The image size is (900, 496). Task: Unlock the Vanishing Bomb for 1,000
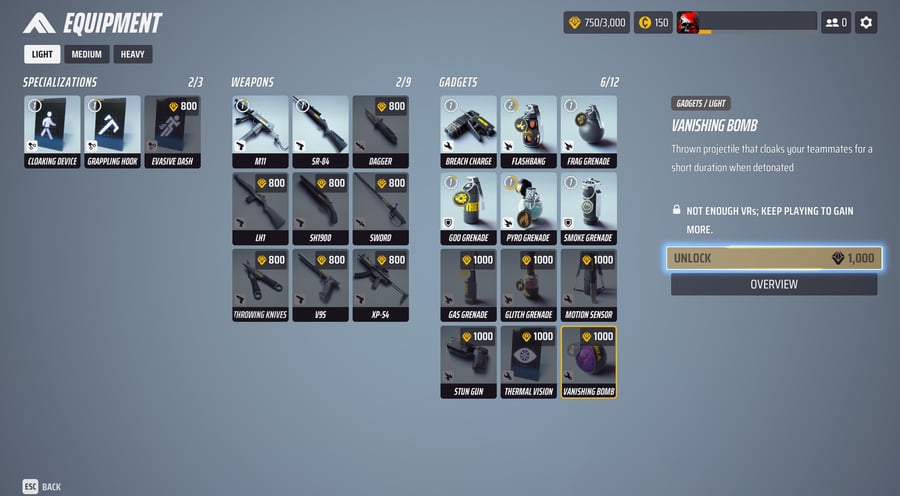774,258
